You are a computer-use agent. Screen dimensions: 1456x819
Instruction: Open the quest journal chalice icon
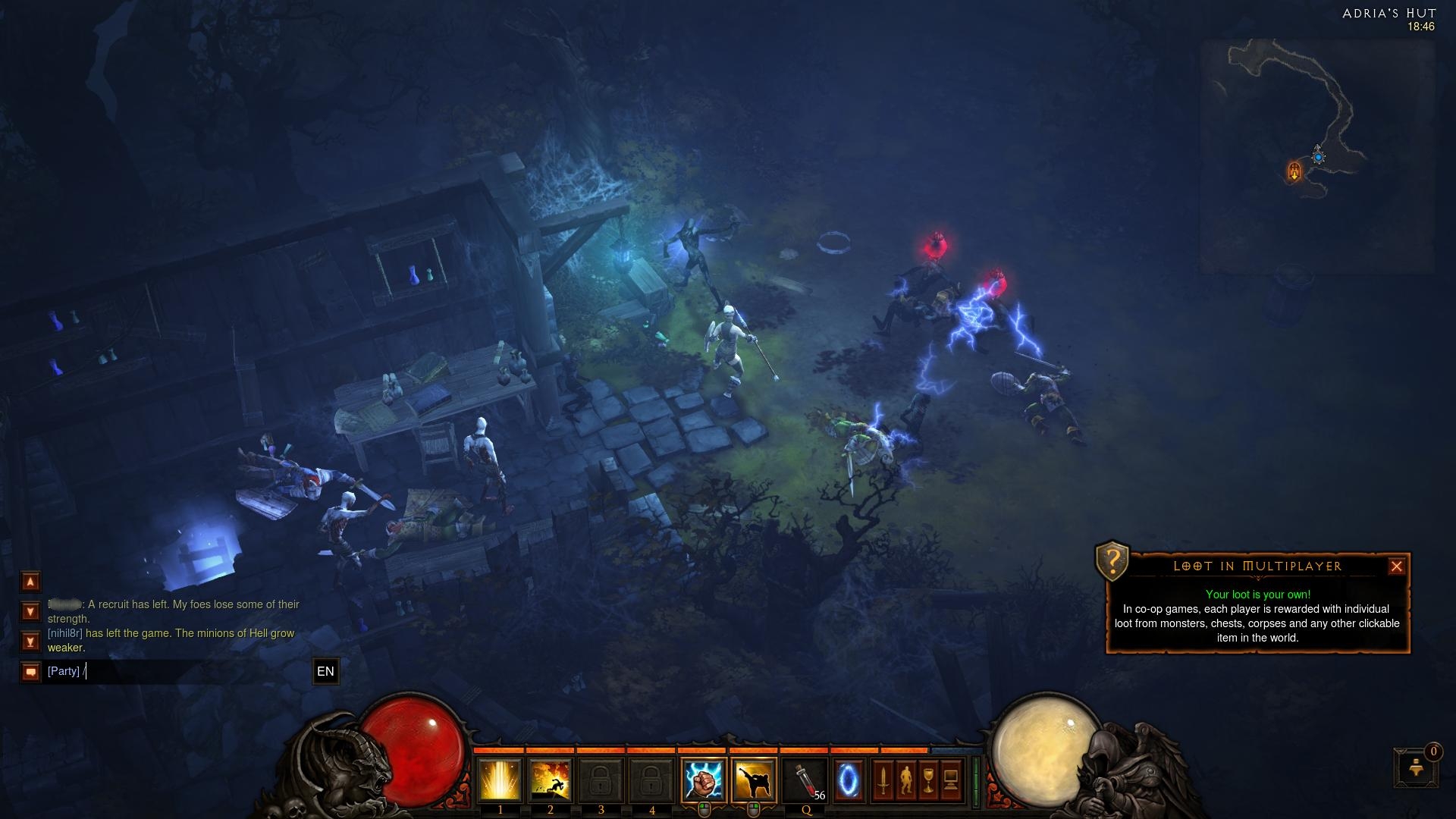[x=928, y=780]
